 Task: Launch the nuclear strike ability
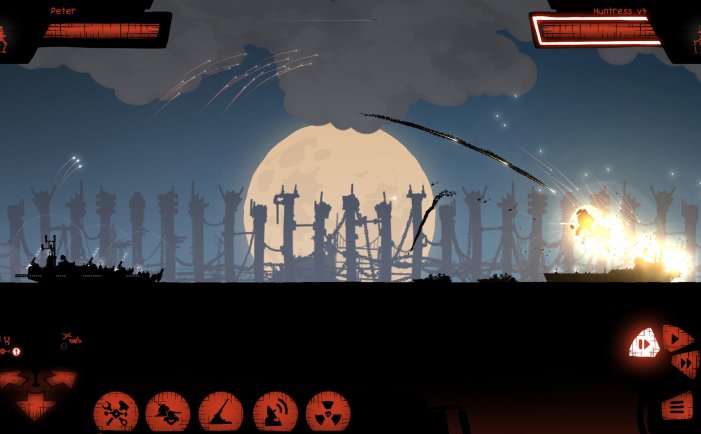click(x=328, y=412)
